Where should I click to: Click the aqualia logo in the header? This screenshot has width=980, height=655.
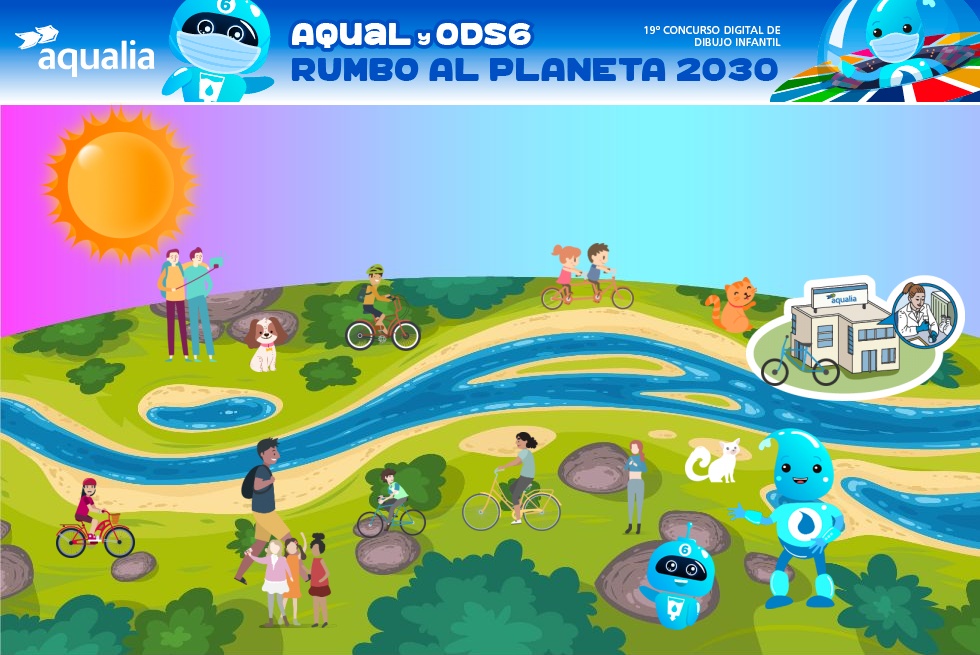coord(85,51)
